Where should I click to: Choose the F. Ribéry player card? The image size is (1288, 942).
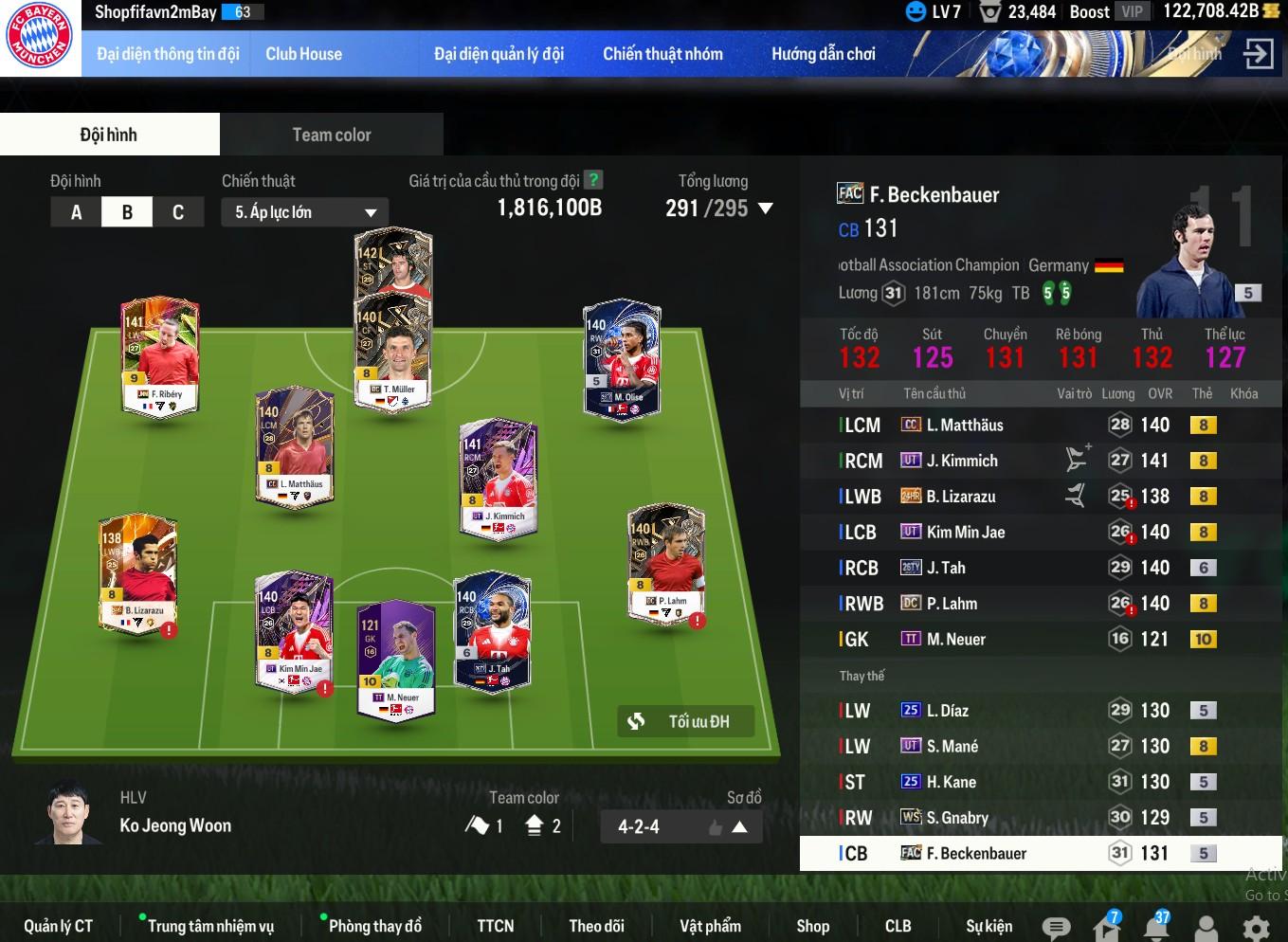point(159,355)
